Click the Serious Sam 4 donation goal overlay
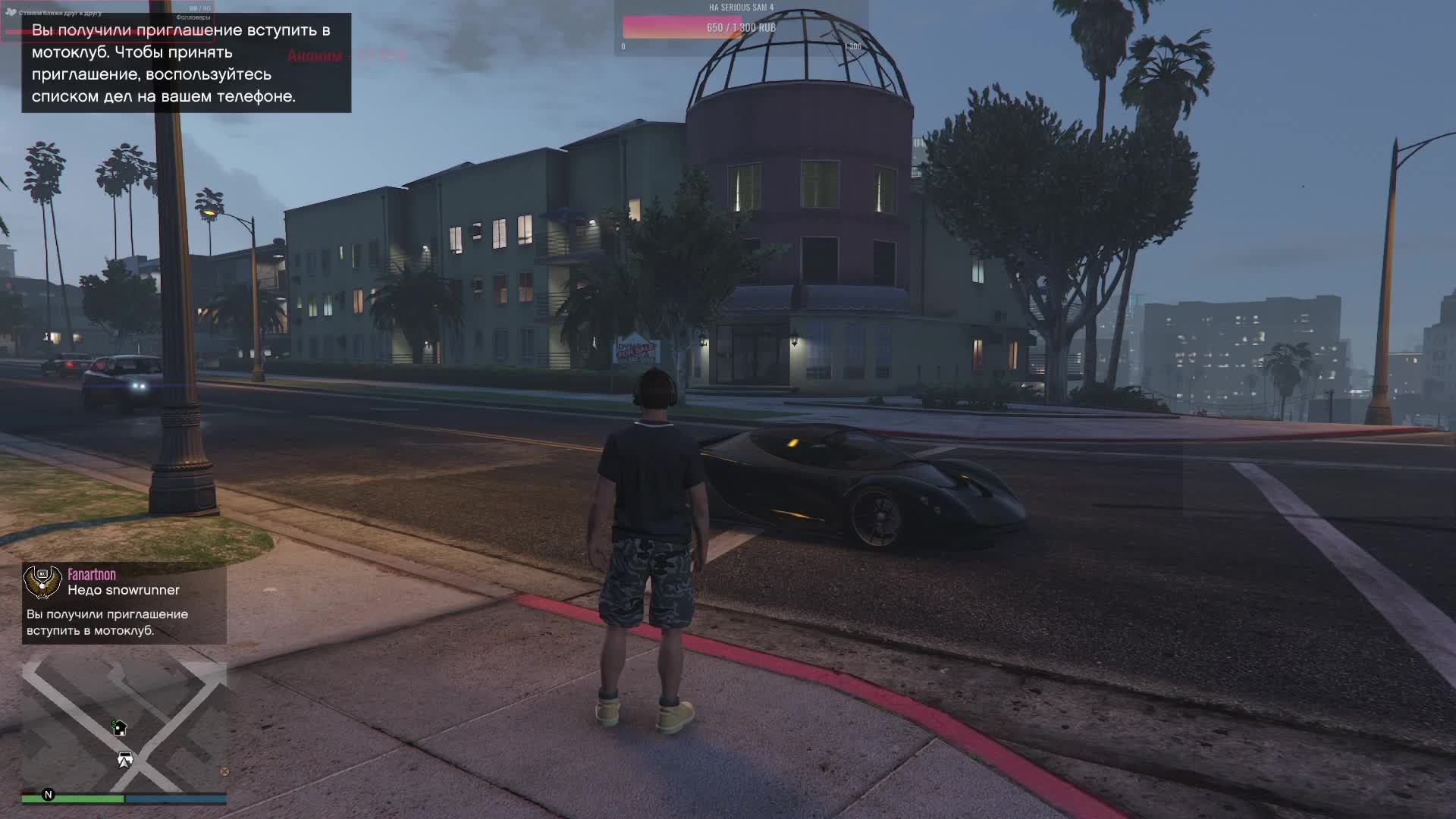Viewport: 1456px width, 819px height. point(740,27)
